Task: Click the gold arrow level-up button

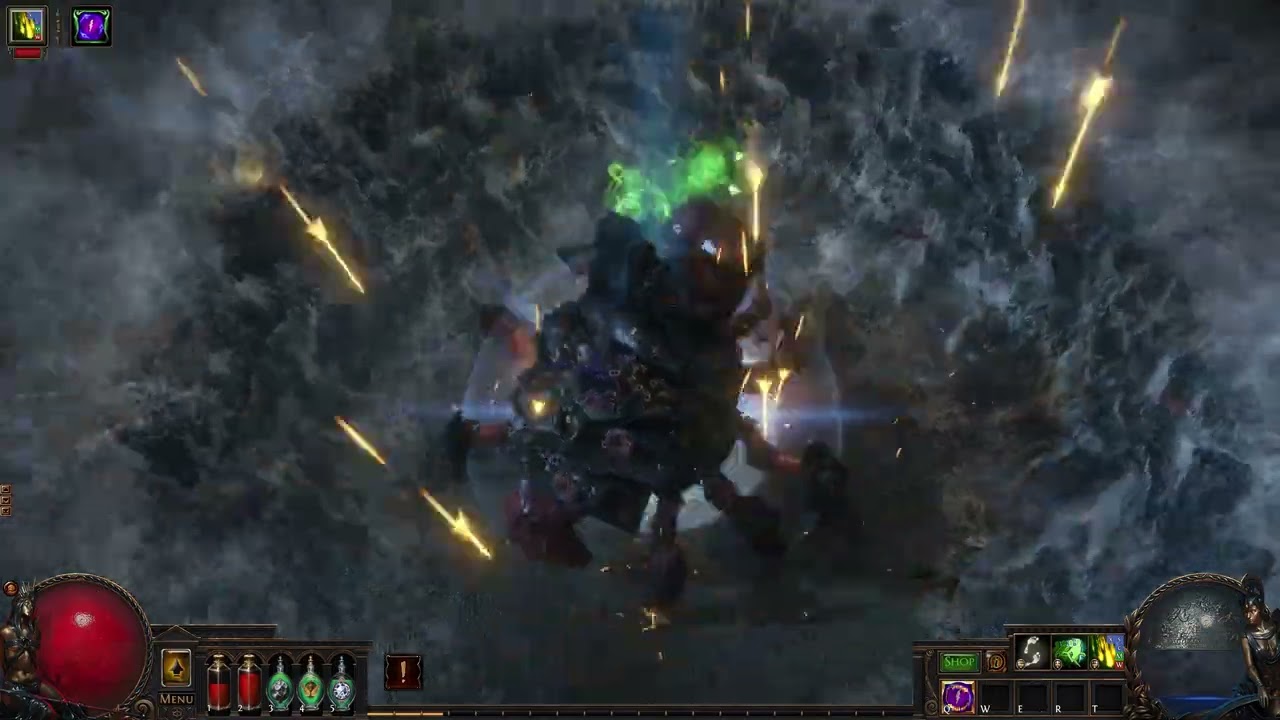Action: click(x=176, y=667)
